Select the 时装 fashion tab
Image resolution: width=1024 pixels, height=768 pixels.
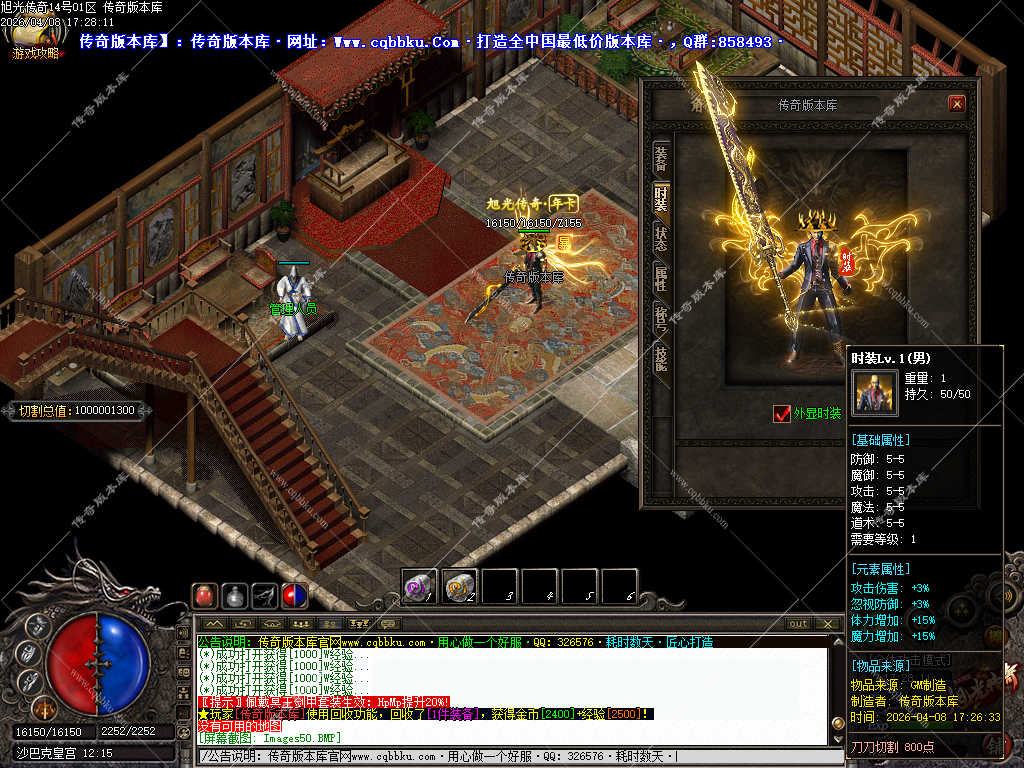pos(660,195)
